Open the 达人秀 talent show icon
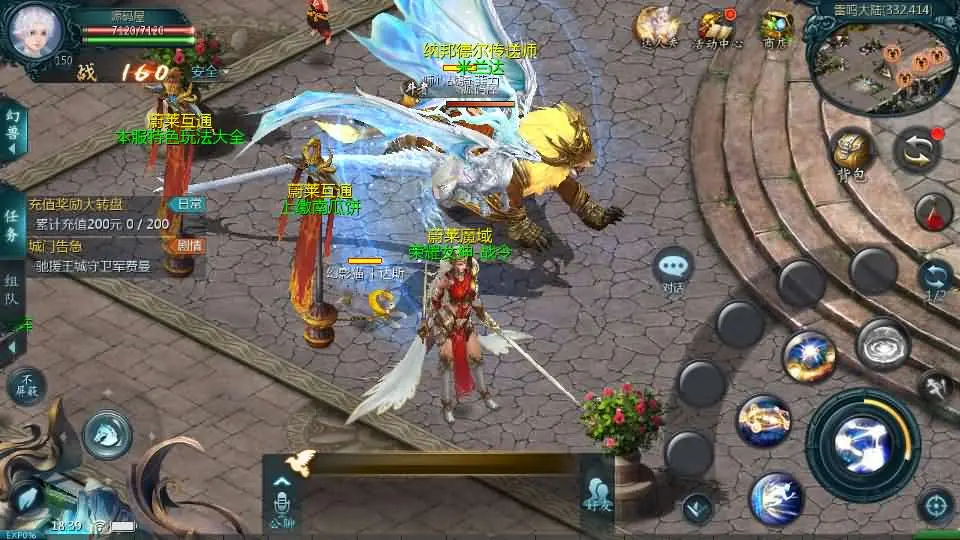The height and width of the screenshot is (540, 960). [657, 27]
